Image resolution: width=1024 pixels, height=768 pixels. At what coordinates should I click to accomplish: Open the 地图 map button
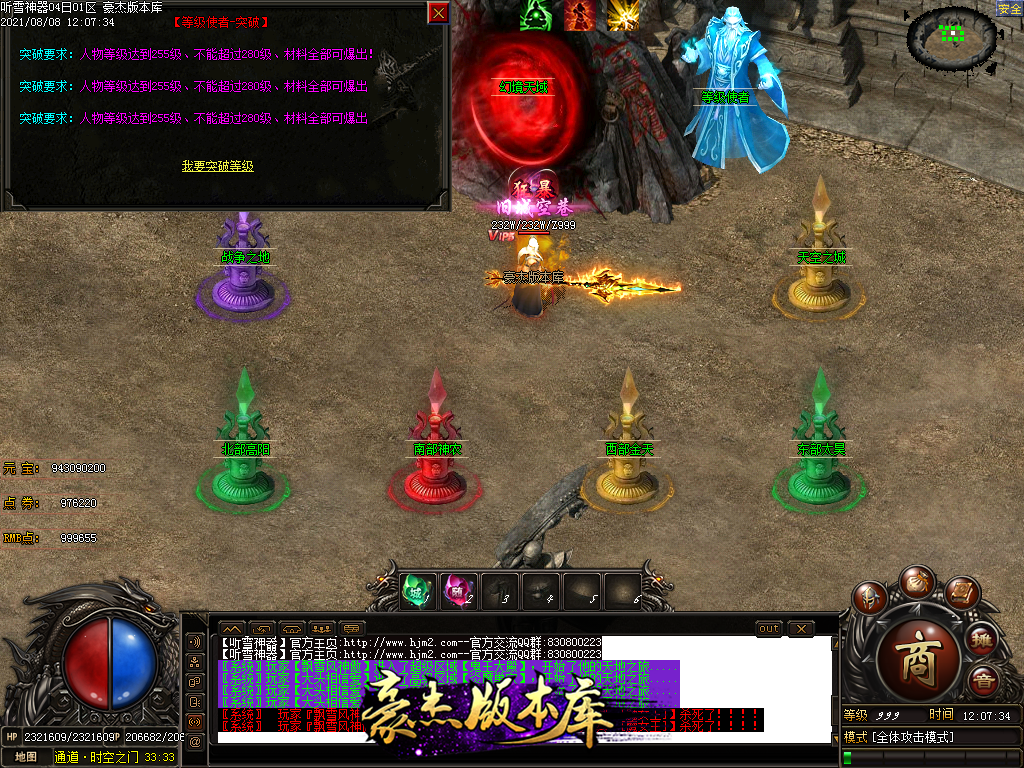click(25, 757)
